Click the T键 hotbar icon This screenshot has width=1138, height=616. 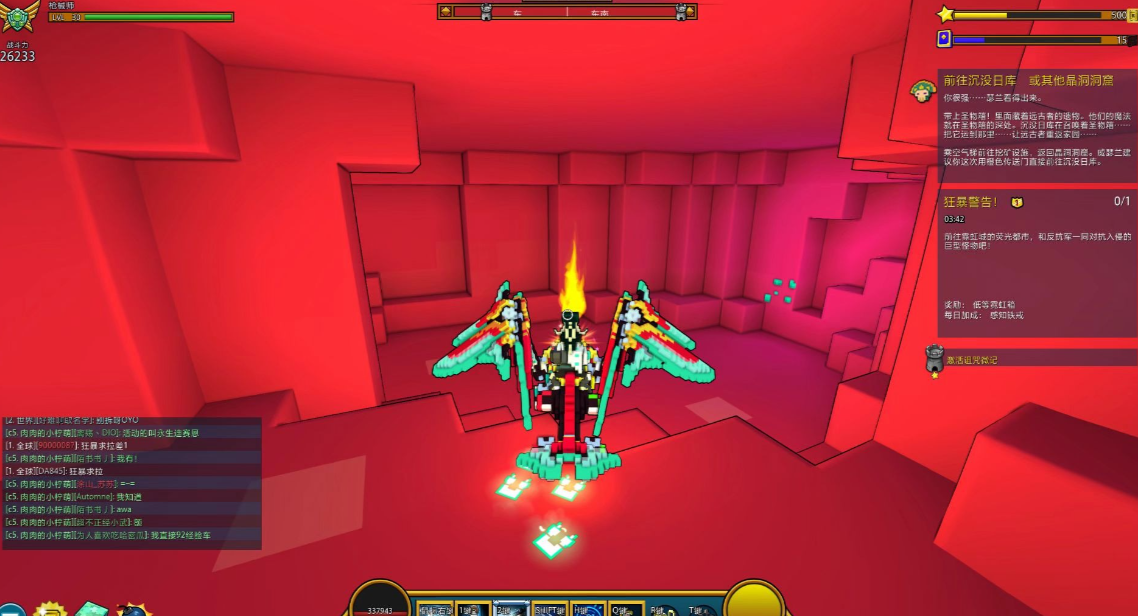click(701, 608)
